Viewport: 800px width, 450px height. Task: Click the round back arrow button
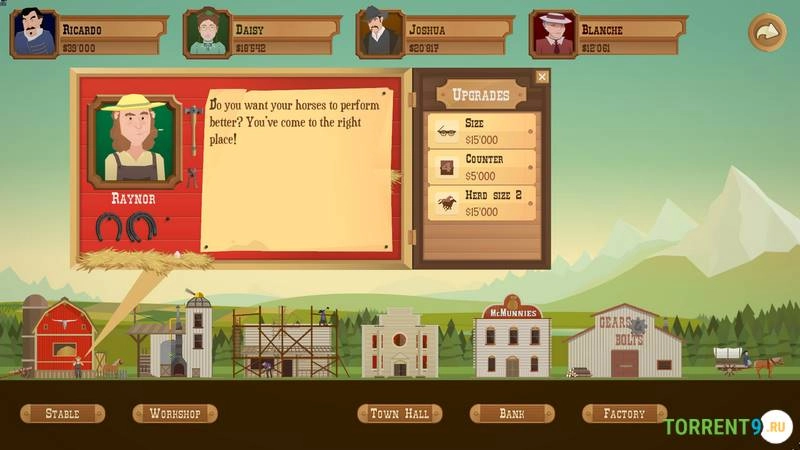(x=767, y=32)
